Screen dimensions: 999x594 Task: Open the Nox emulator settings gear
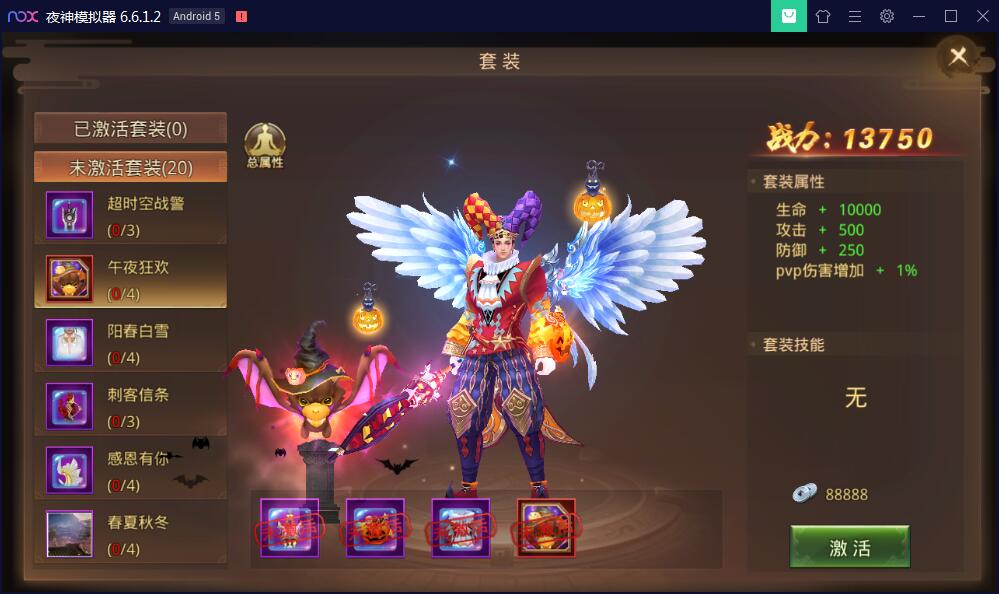[887, 16]
